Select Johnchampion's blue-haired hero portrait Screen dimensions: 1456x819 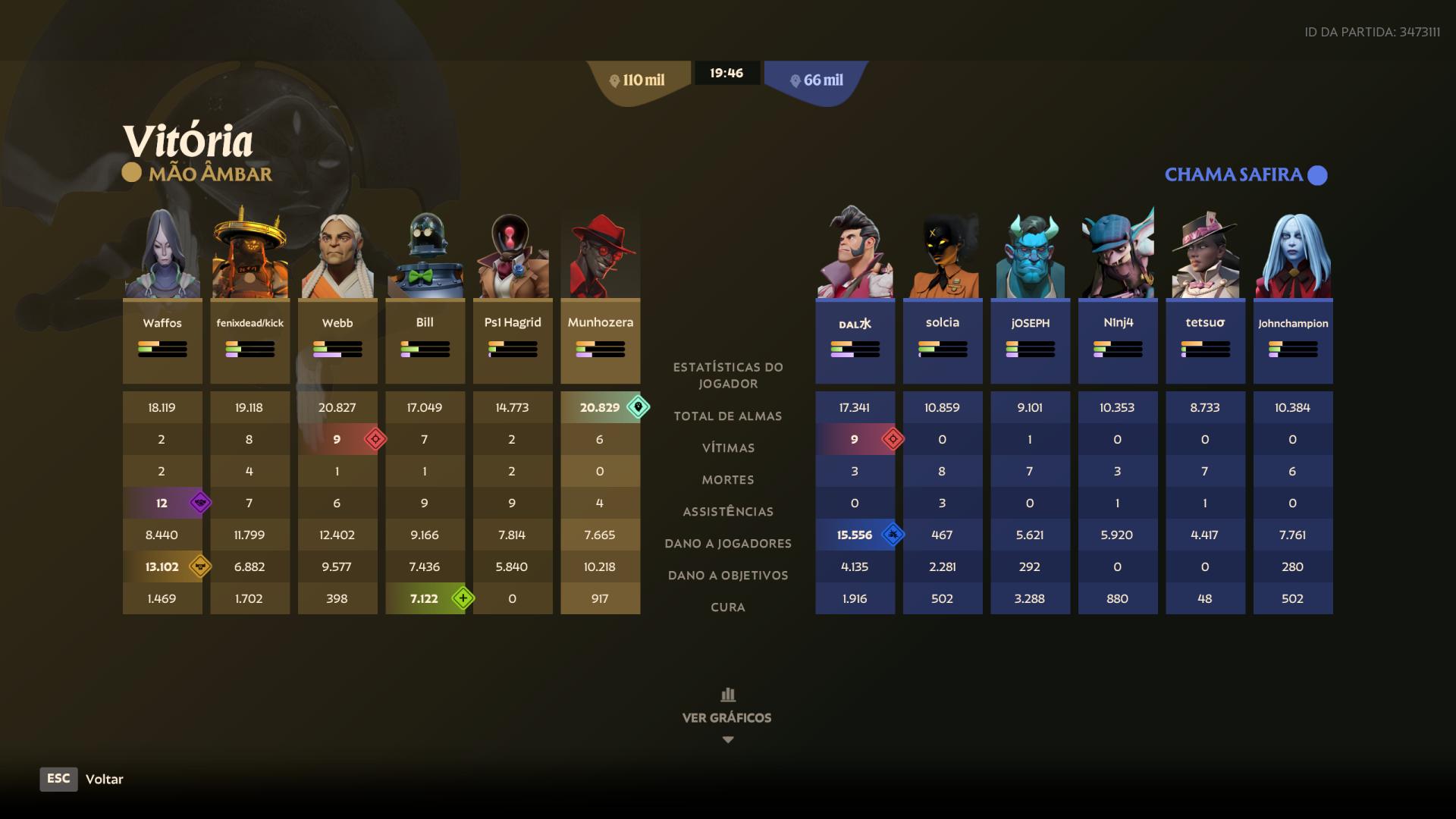(1293, 255)
